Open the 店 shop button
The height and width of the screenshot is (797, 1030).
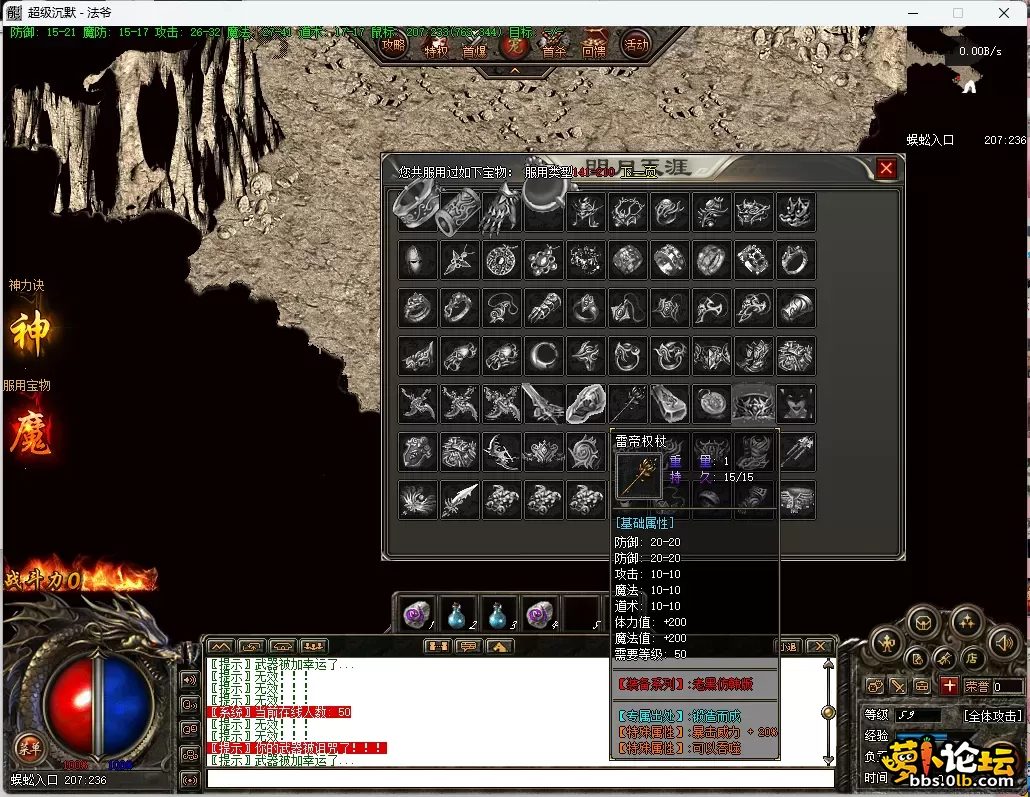coord(970,658)
